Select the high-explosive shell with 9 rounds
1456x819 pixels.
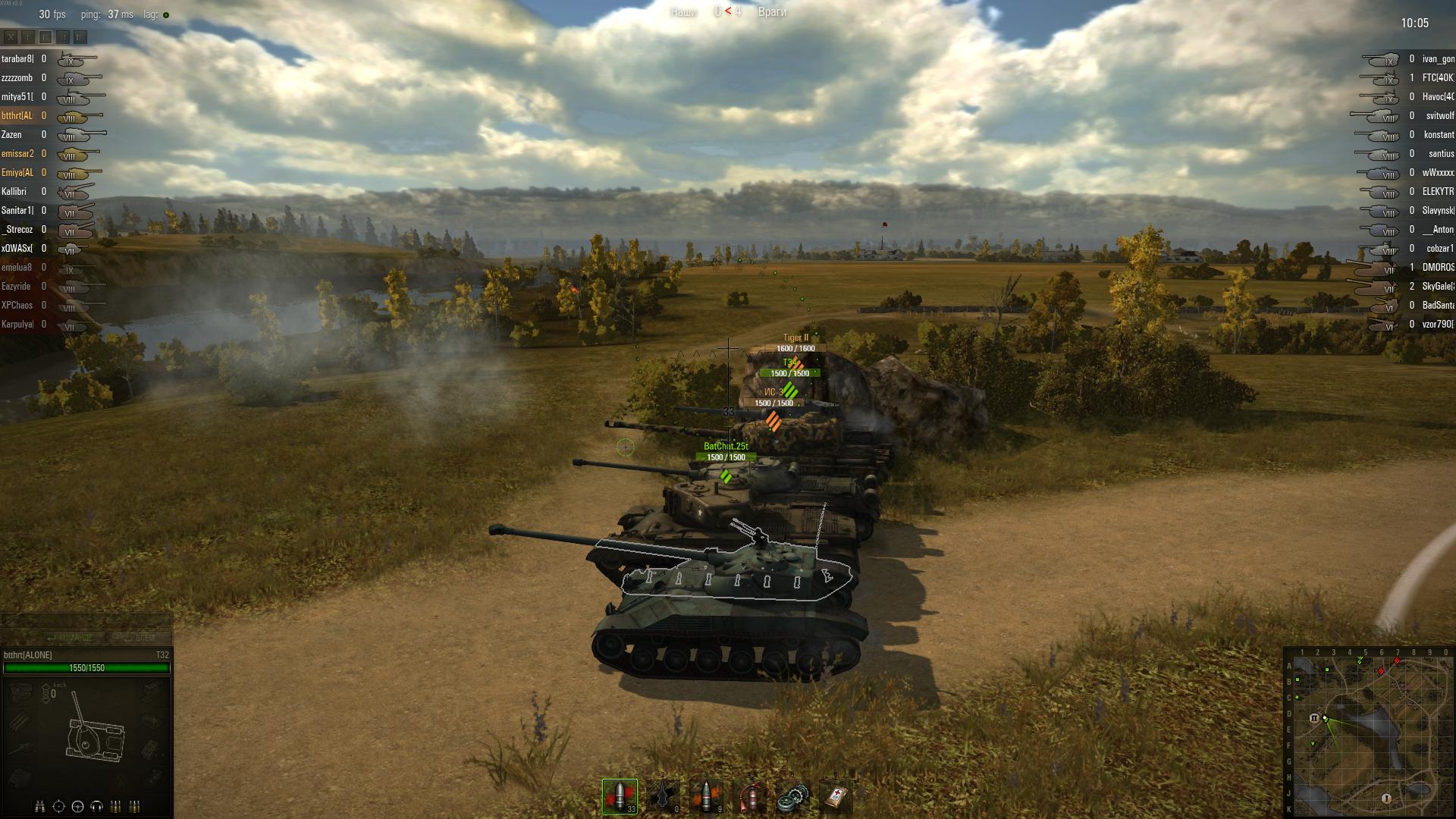(x=706, y=796)
